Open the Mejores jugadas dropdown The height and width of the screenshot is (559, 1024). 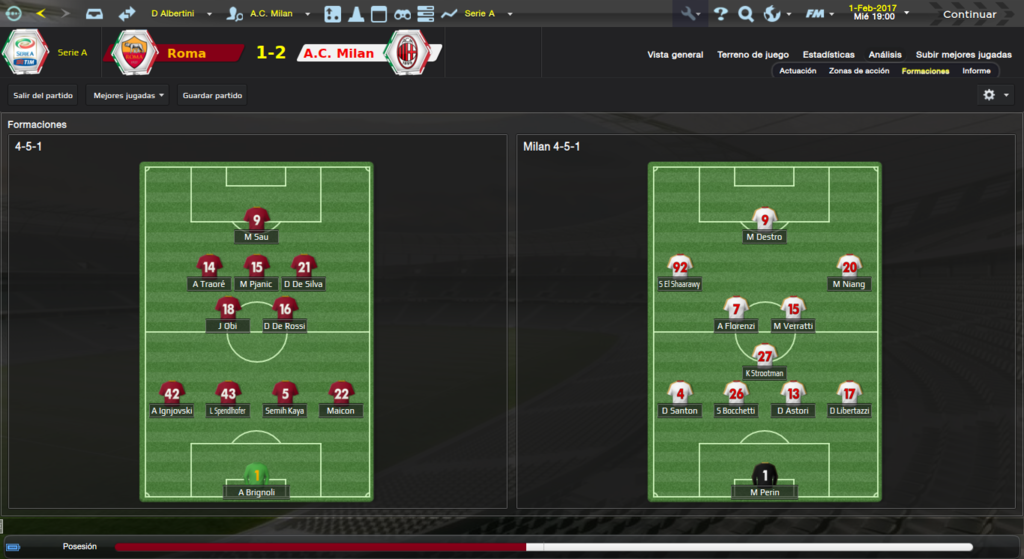[128, 96]
